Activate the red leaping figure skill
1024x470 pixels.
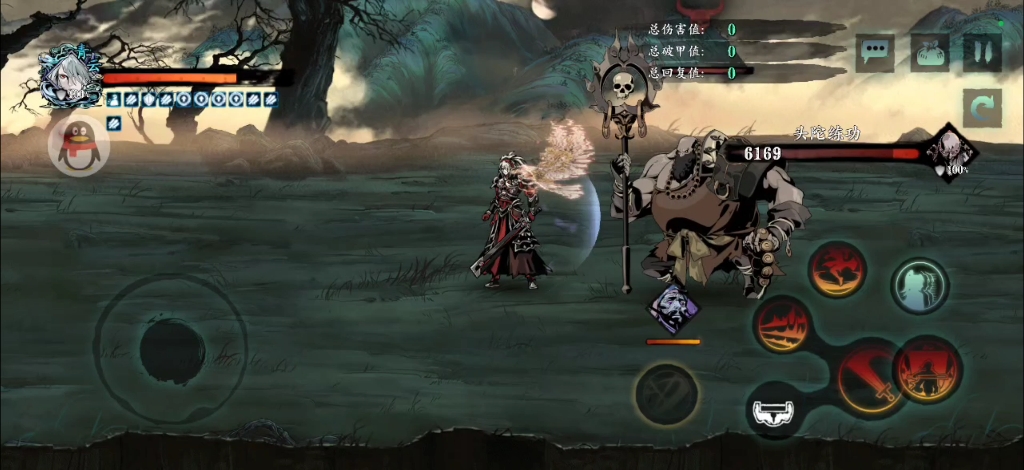(x=838, y=268)
